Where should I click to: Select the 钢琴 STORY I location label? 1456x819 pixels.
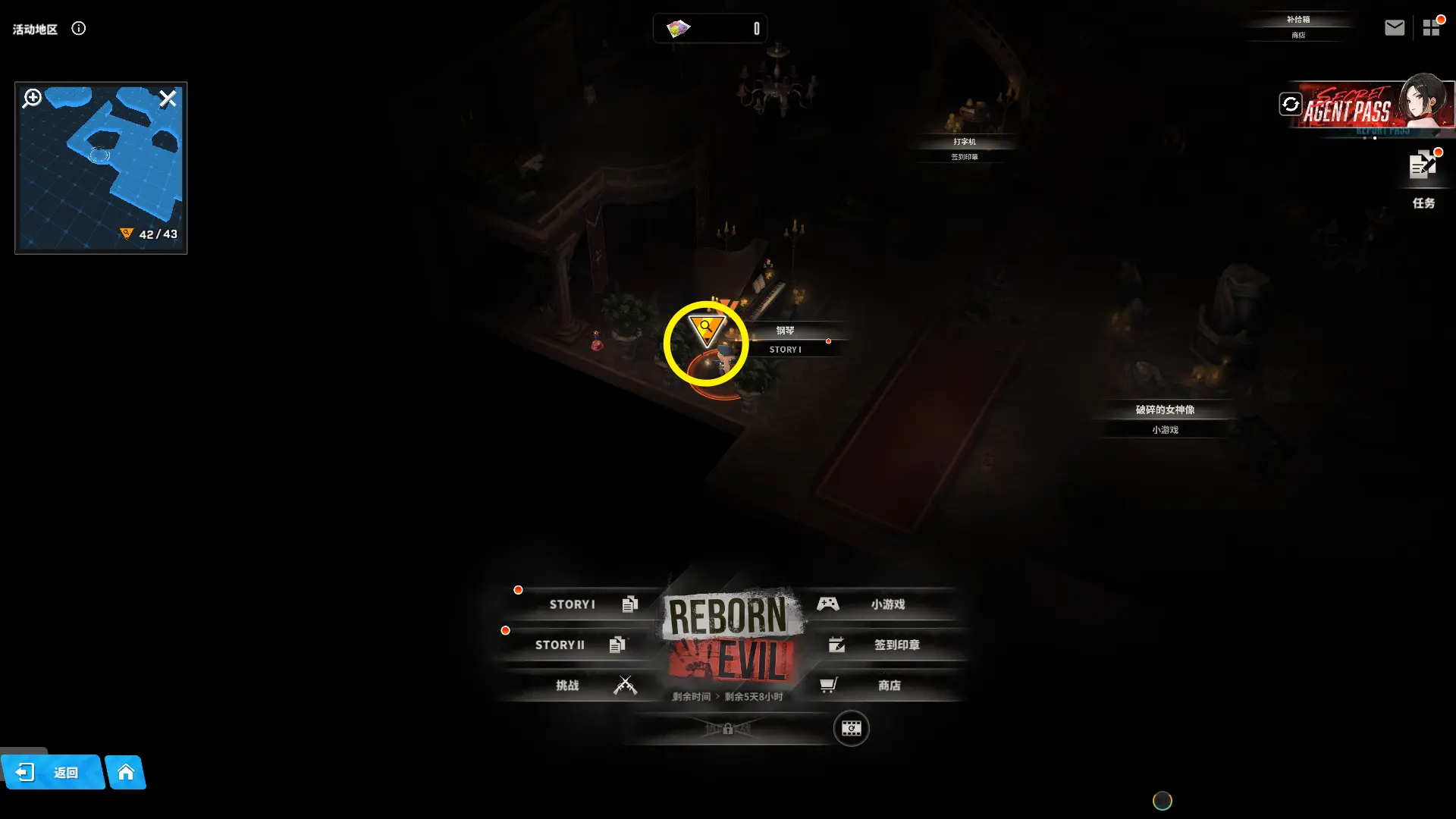(785, 339)
